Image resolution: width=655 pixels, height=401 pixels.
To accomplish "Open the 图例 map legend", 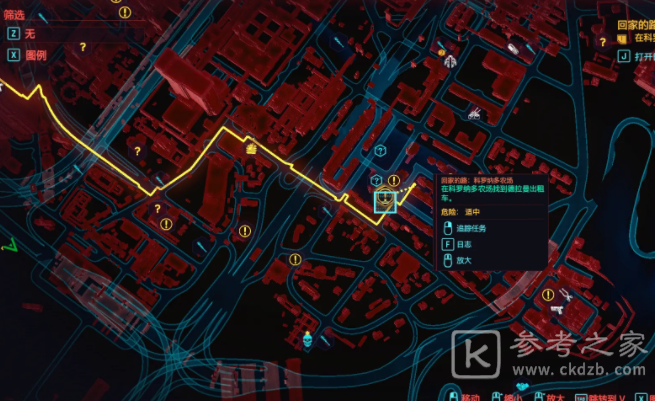I will (x=34, y=53).
